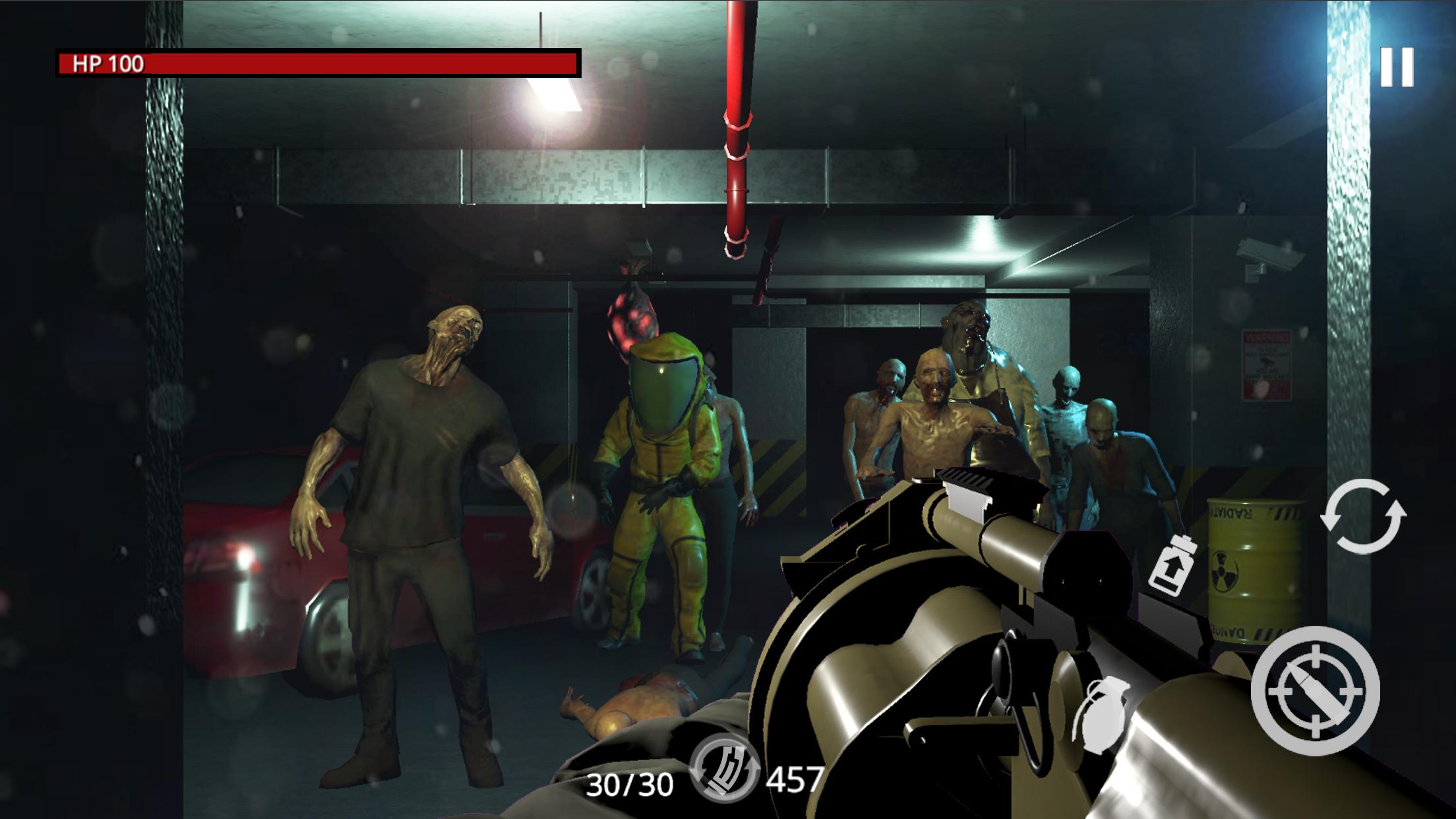Image resolution: width=1456 pixels, height=819 pixels.
Task: Tap the fire button with bullet crosshair
Action: pos(1315,690)
